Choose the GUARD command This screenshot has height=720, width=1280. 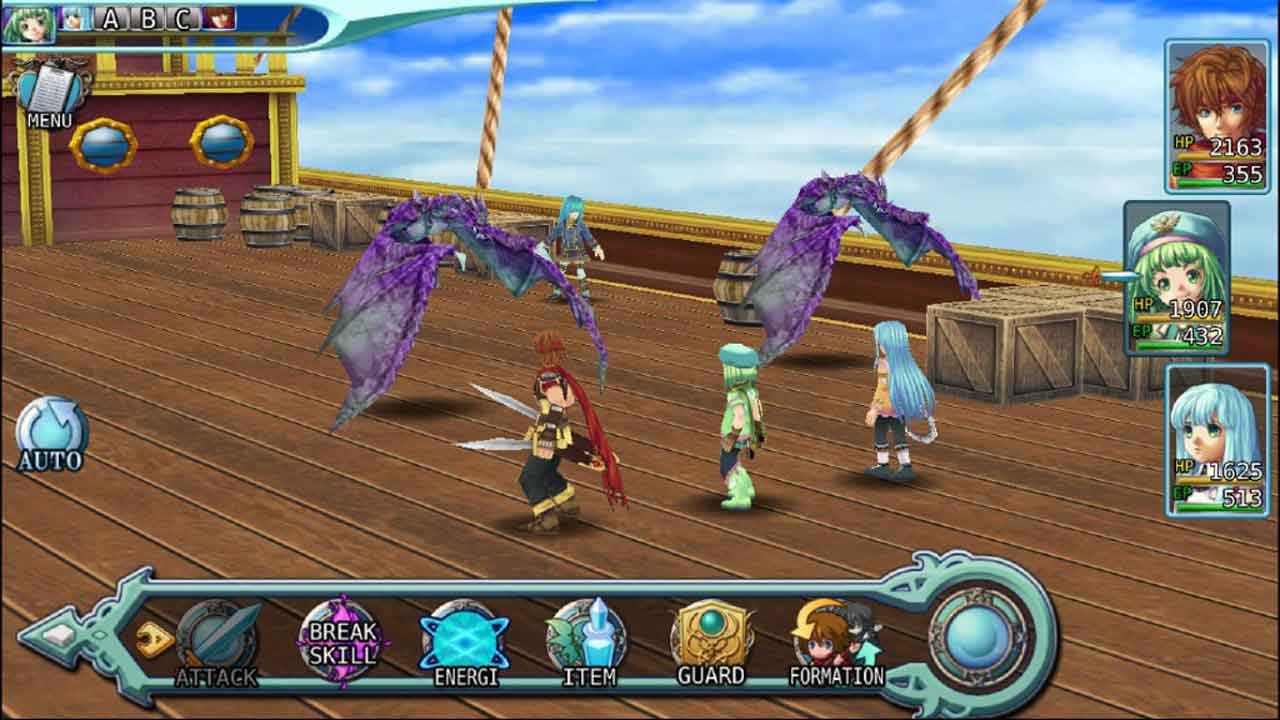click(x=711, y=641)
